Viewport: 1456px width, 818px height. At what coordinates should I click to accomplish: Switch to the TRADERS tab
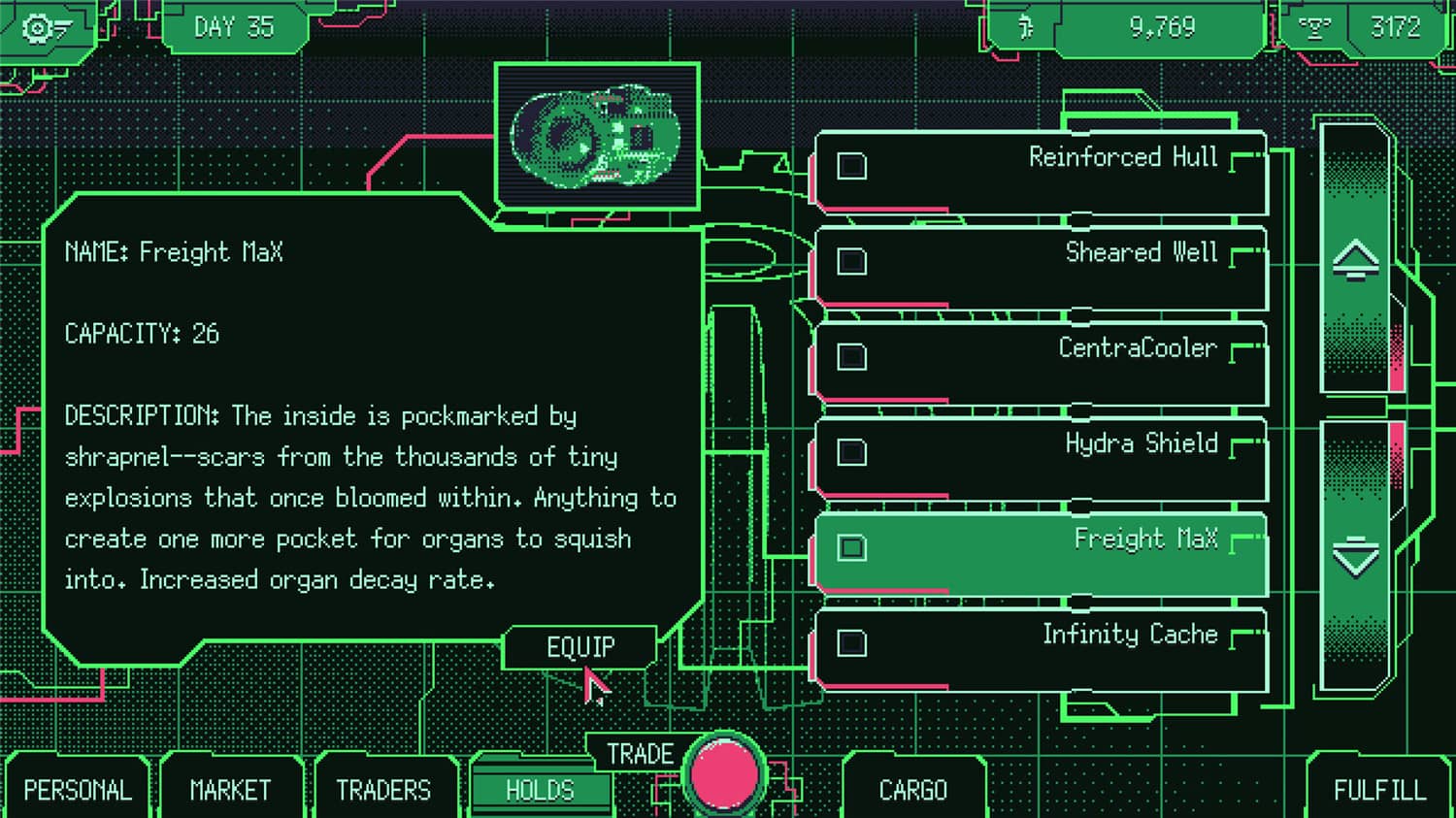385,791
